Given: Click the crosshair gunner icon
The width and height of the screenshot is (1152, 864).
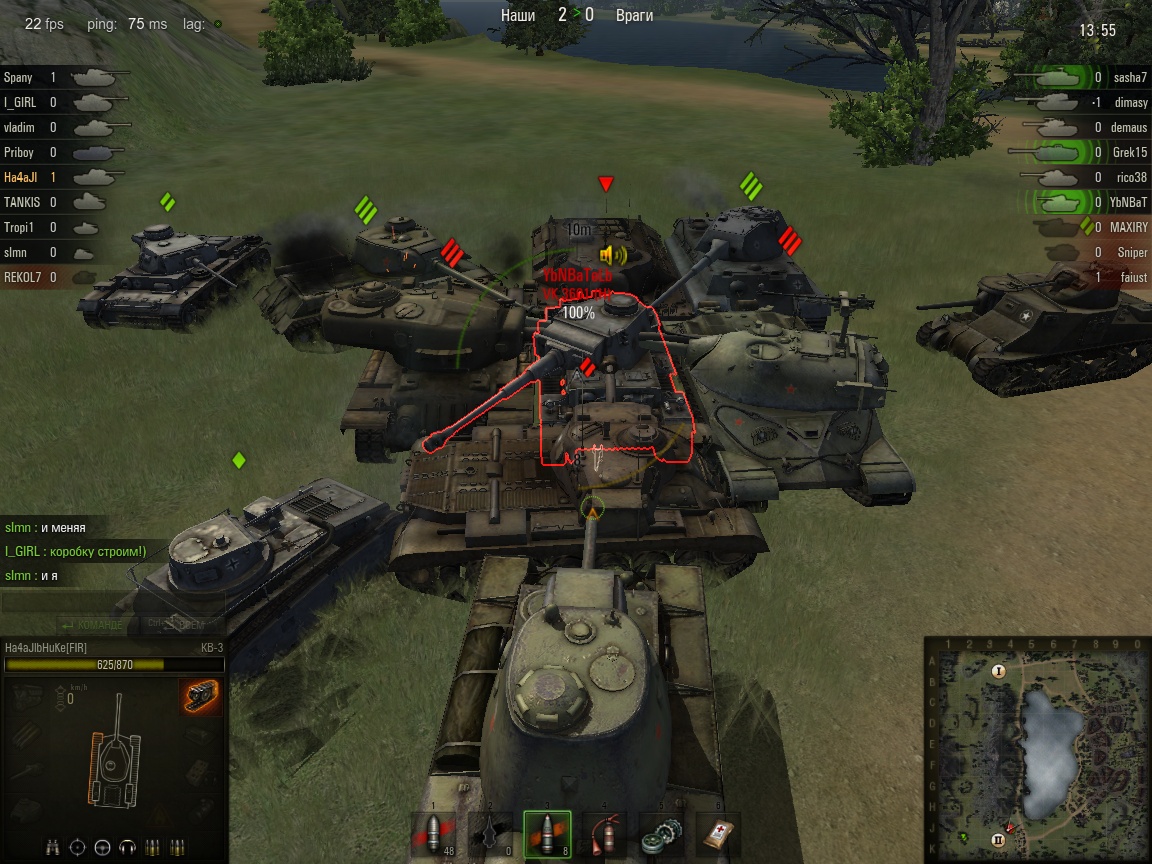Looking at the screenshot, I should pyautogui.click(x=77, y=847).
